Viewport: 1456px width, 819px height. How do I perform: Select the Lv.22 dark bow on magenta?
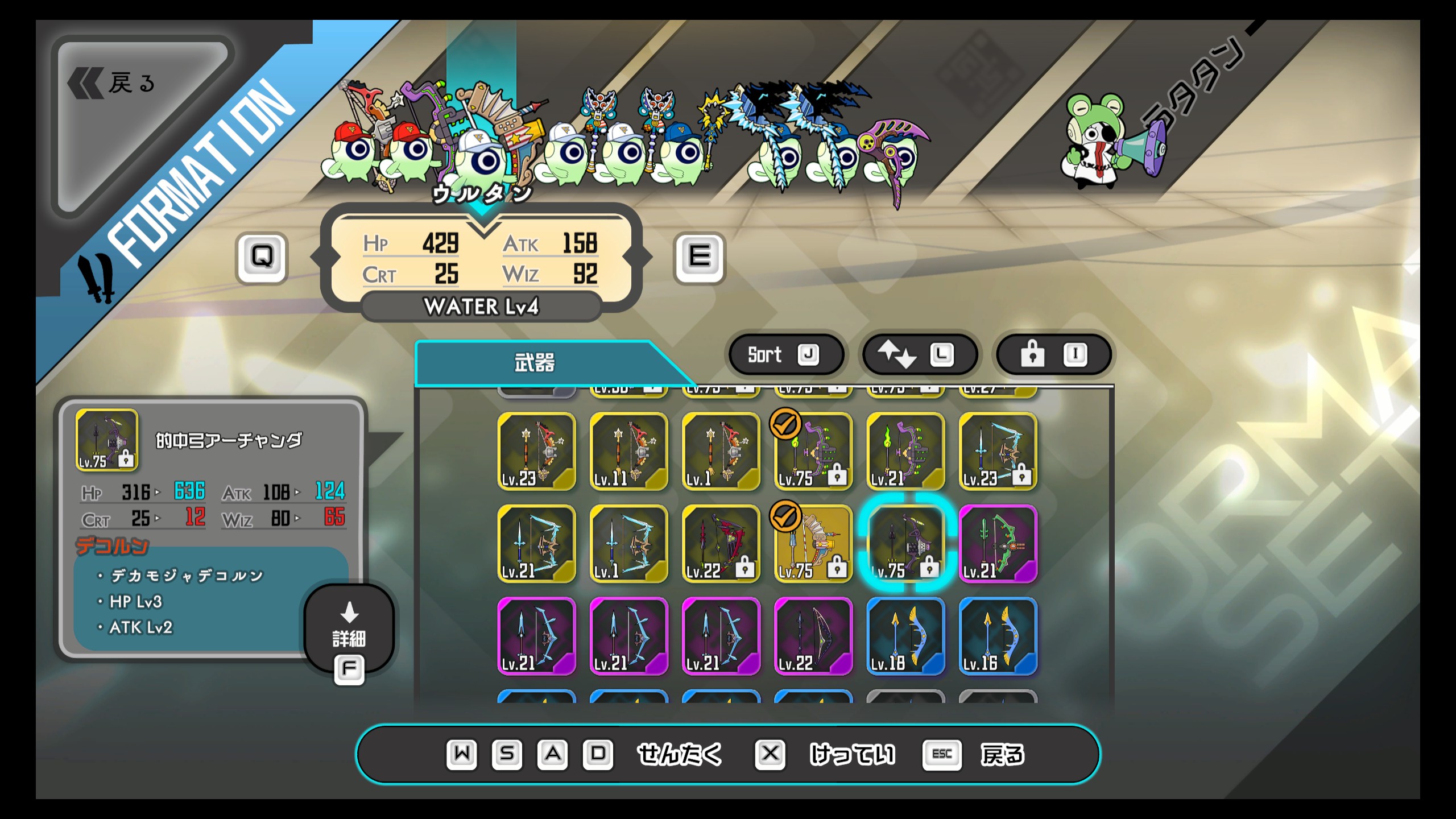pyautogui.click(x=813, y=636)
